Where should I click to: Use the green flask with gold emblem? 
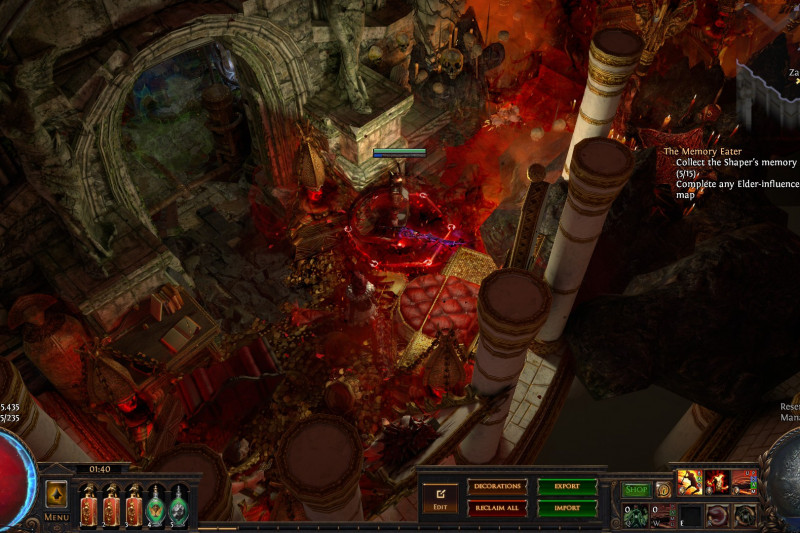pyautogui.click(x=157, y=504)
